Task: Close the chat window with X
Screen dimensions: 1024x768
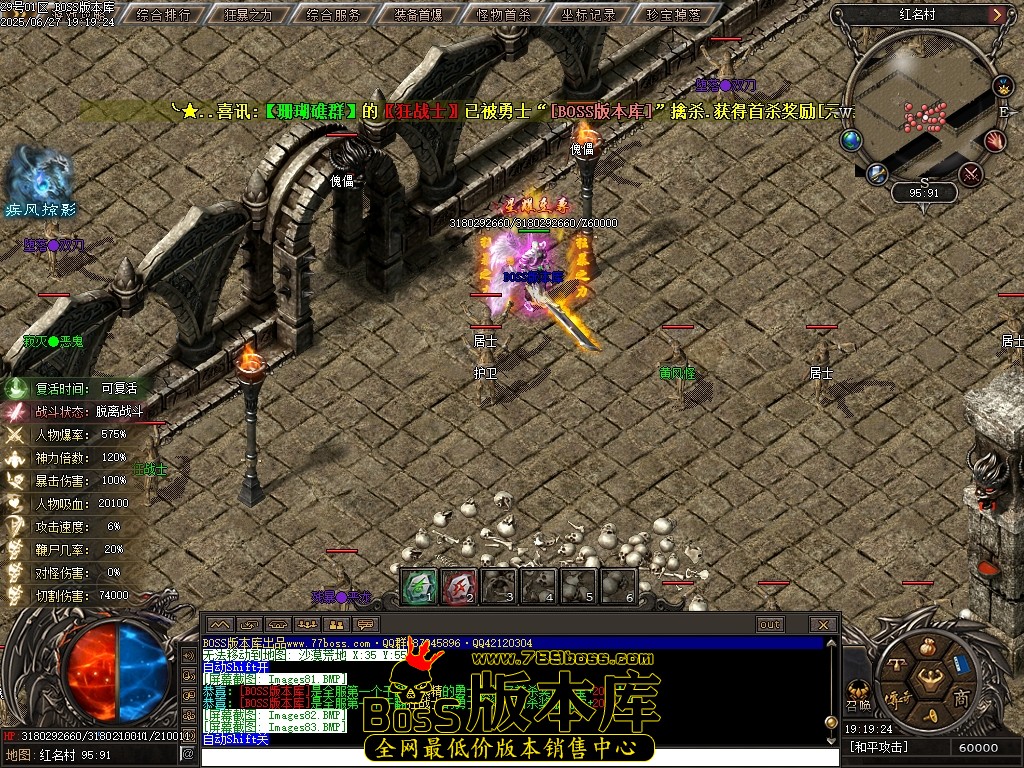Action: (823, 625)
